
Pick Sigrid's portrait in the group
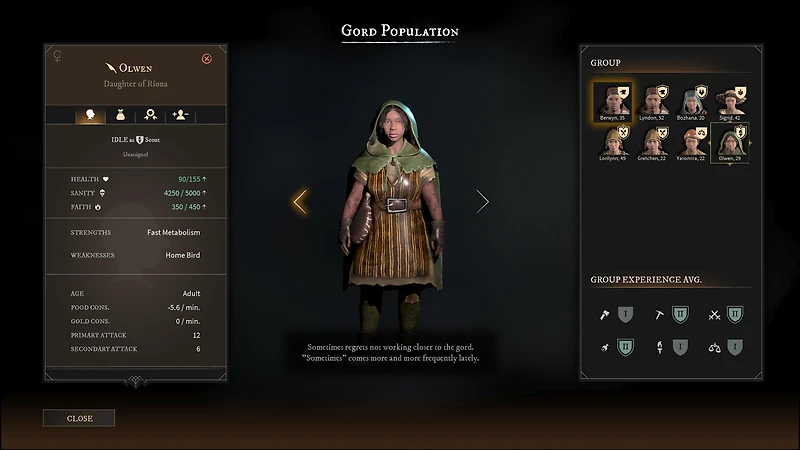tap(732, 100)
